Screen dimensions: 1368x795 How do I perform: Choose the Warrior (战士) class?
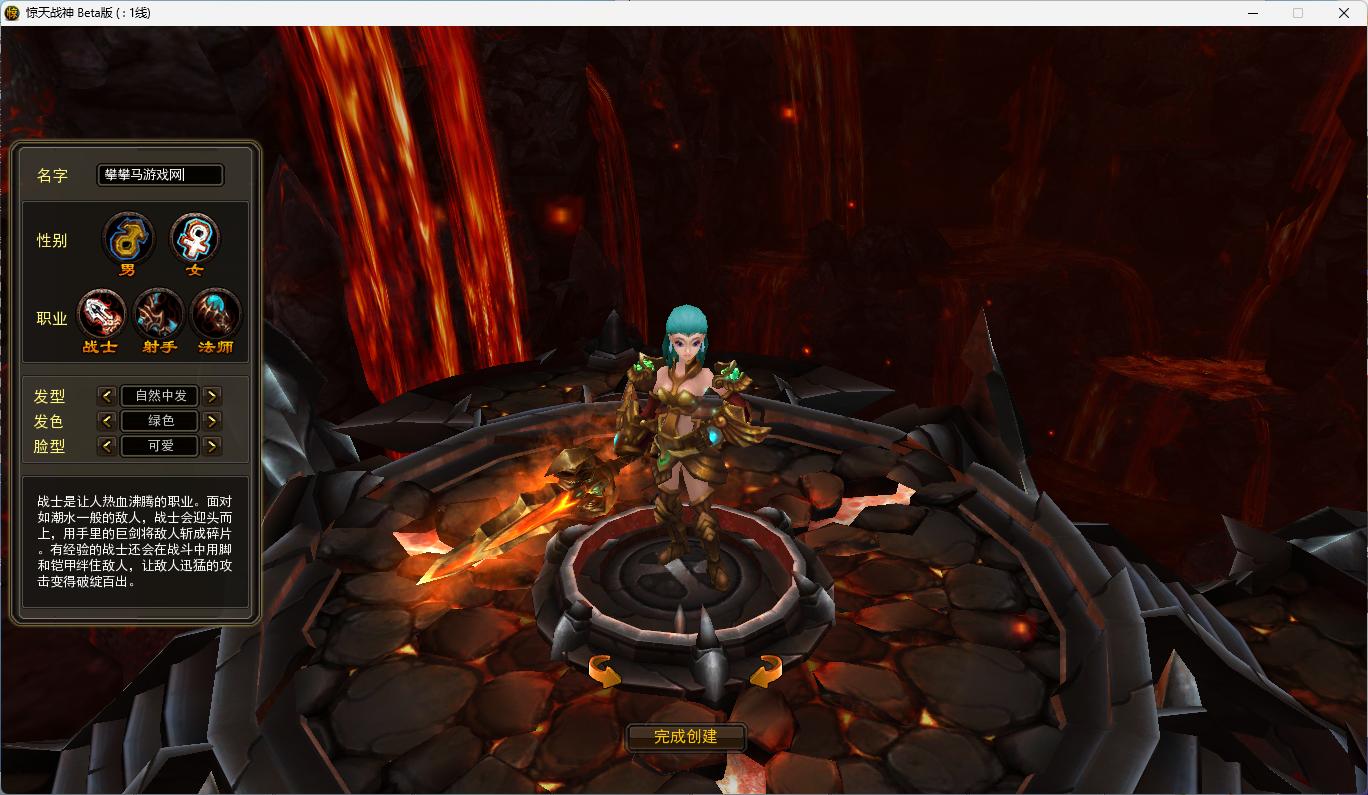[x=101, y=316]
